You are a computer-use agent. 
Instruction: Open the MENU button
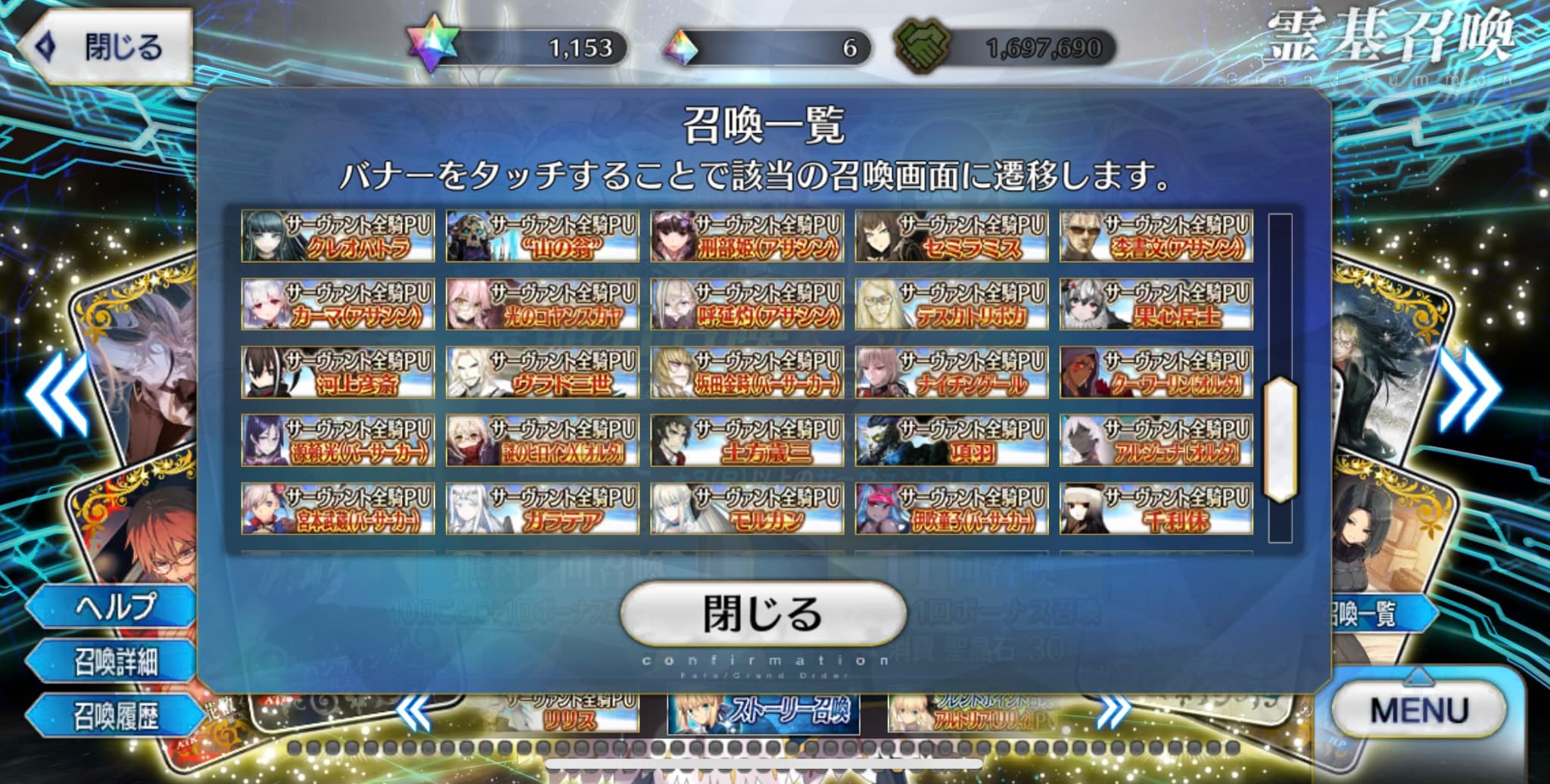point(1419,711)
